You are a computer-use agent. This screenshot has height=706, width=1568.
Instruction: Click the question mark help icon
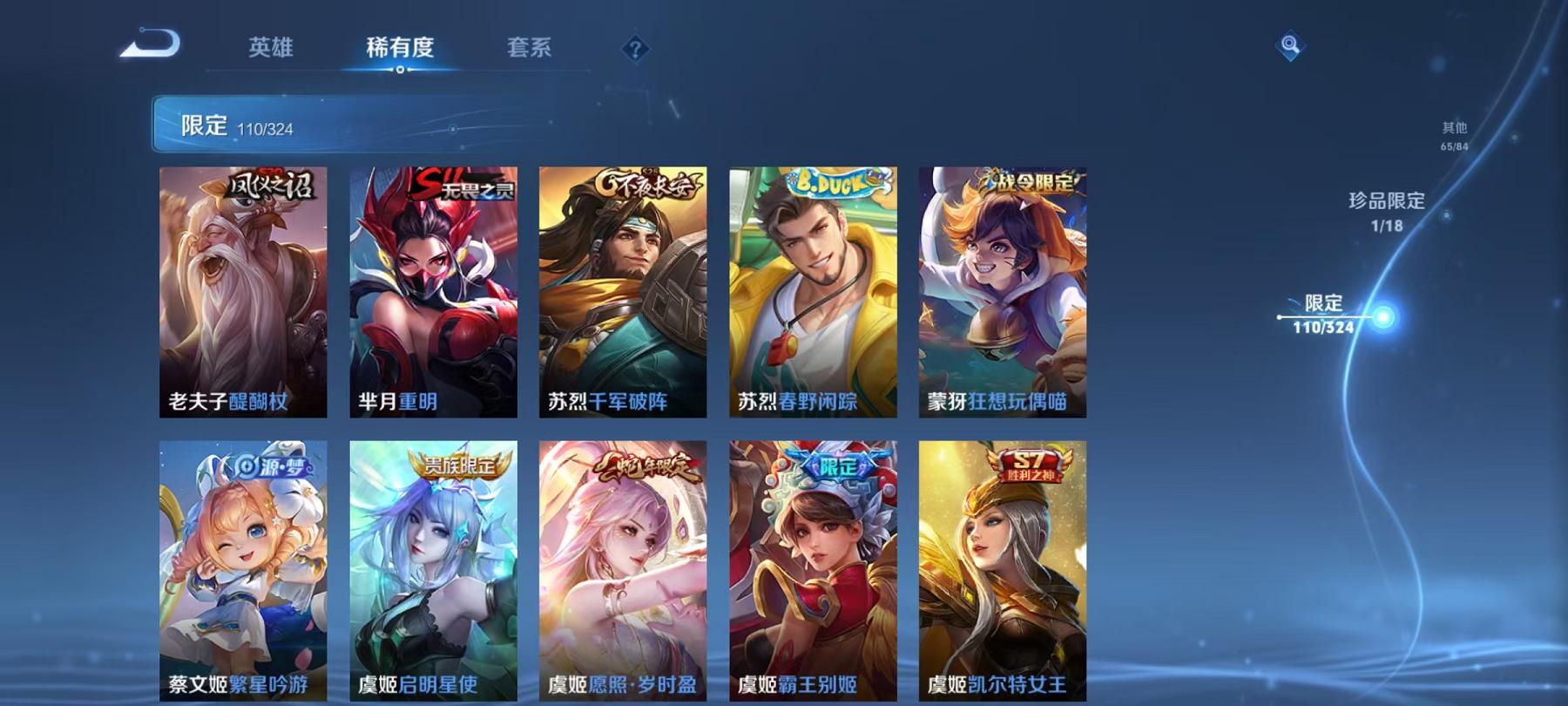point(635,48)
